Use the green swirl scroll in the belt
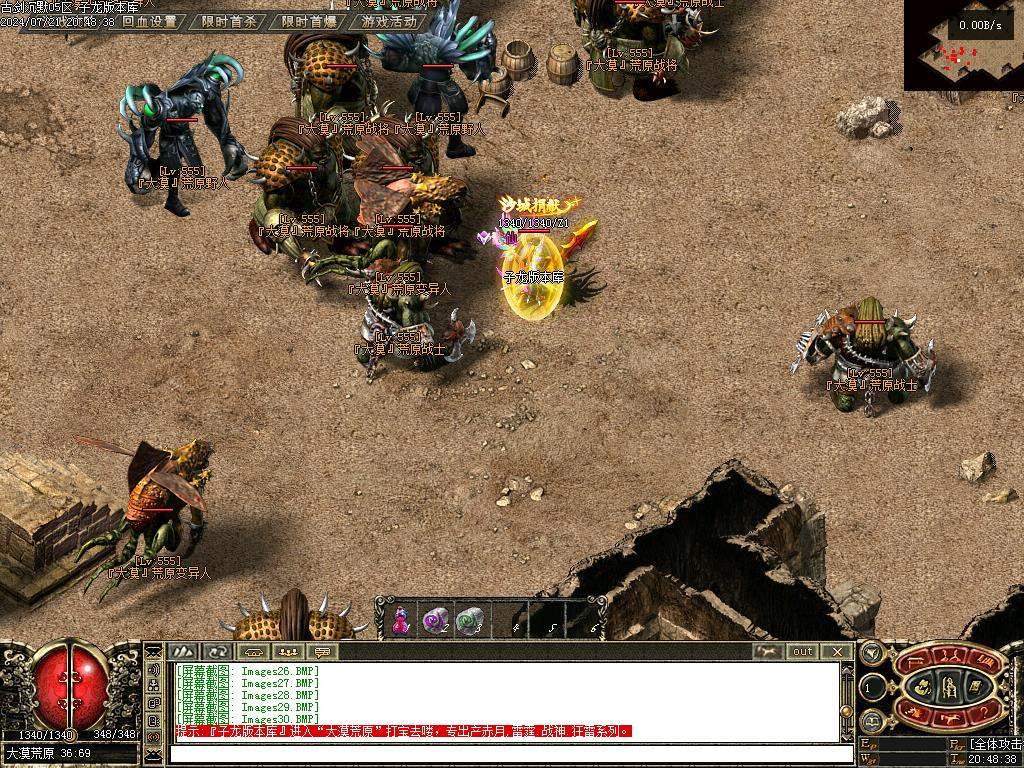 point(469,621)
